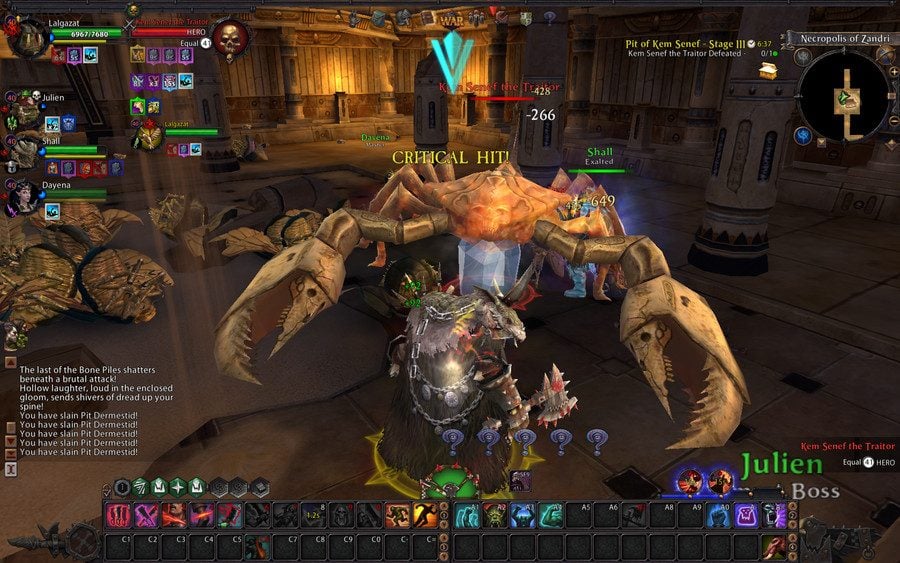Activate the purple potion jar slot
The height and width of the screenshot is (563, 900).
coord(746,515)
